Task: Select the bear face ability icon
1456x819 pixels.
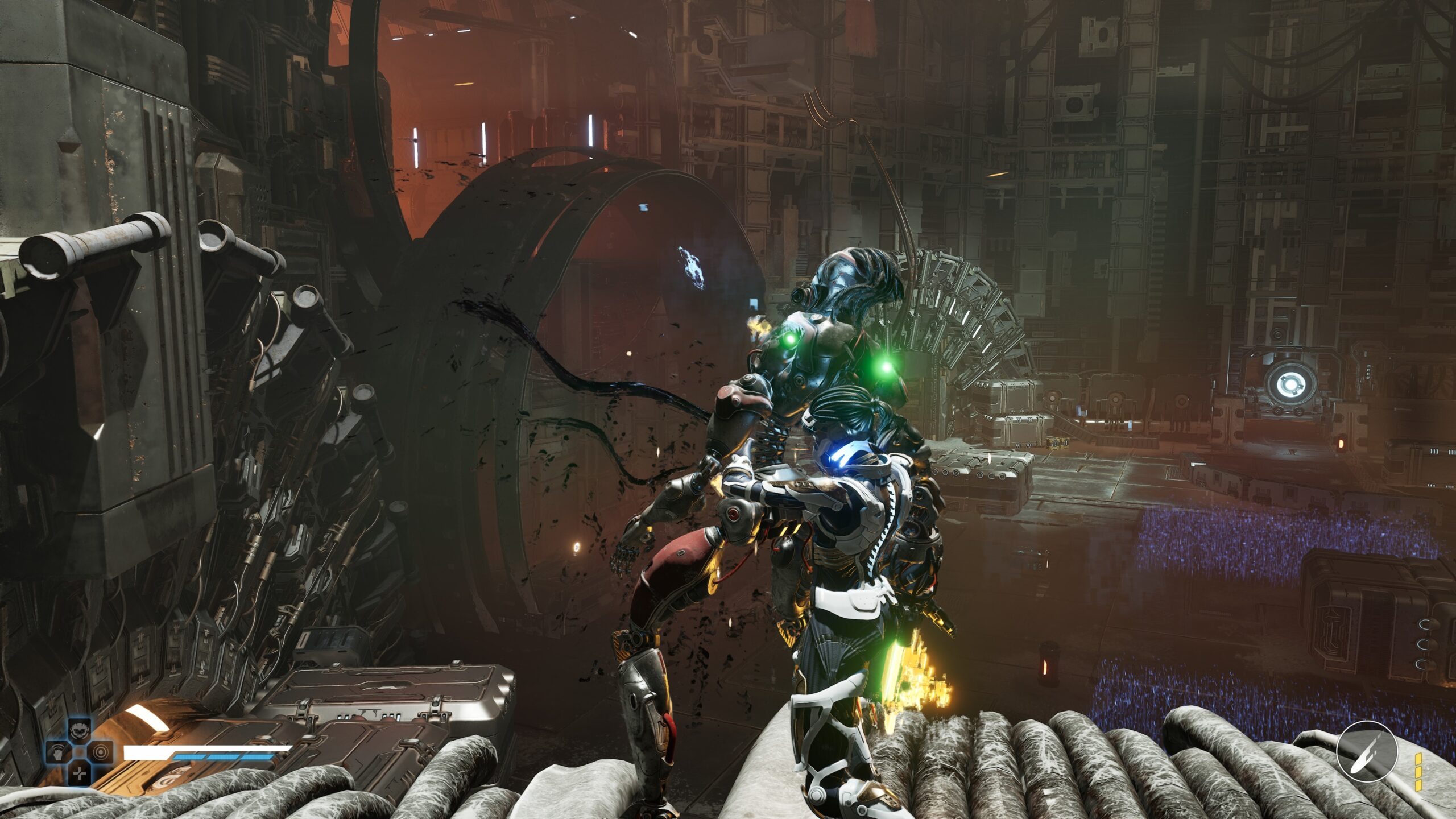Action: (79, 730)
